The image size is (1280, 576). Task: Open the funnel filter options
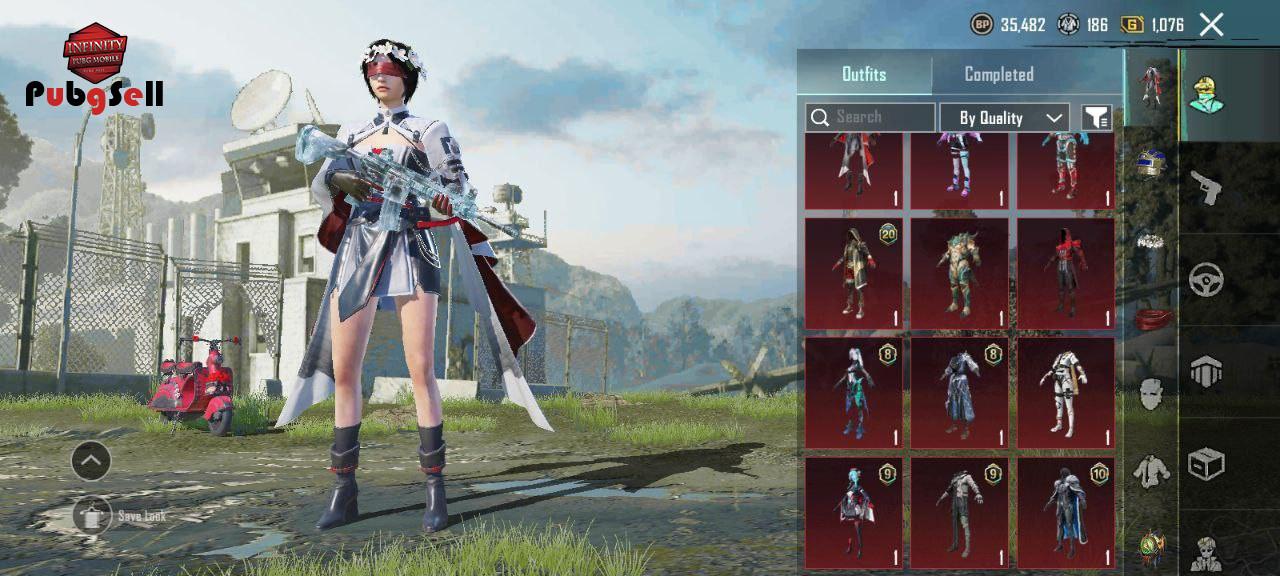(x=1096, y=118)
